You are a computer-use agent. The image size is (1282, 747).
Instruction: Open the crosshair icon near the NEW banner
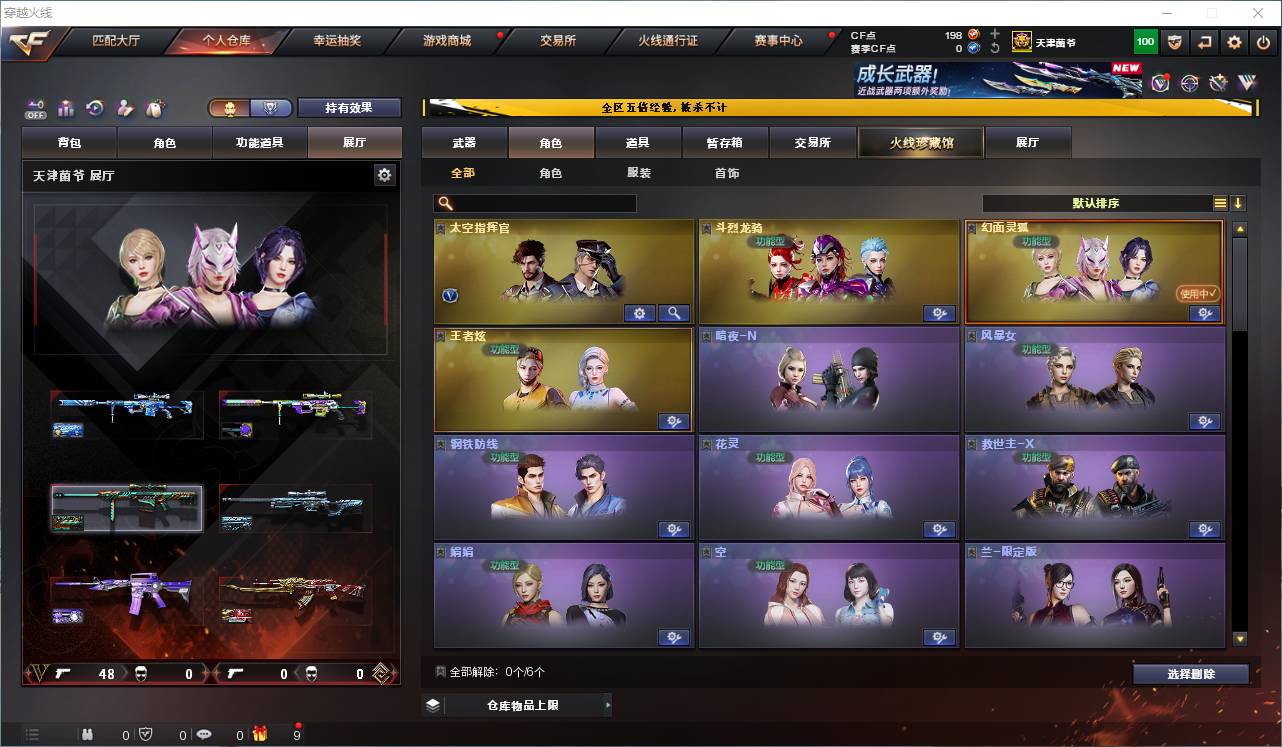[1189, 82]
